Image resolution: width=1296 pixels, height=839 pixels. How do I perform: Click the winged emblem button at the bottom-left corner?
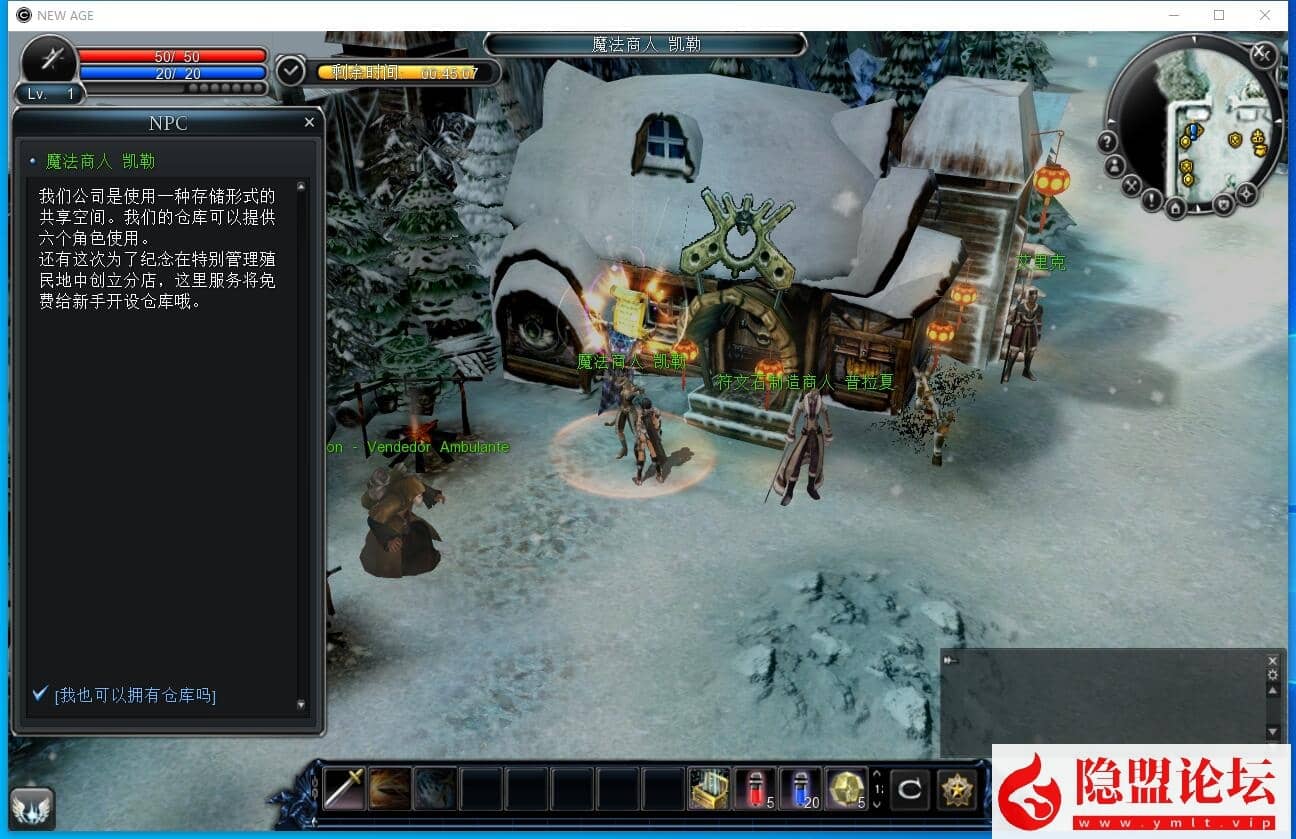pyautogui.click(x=34, y=807)
